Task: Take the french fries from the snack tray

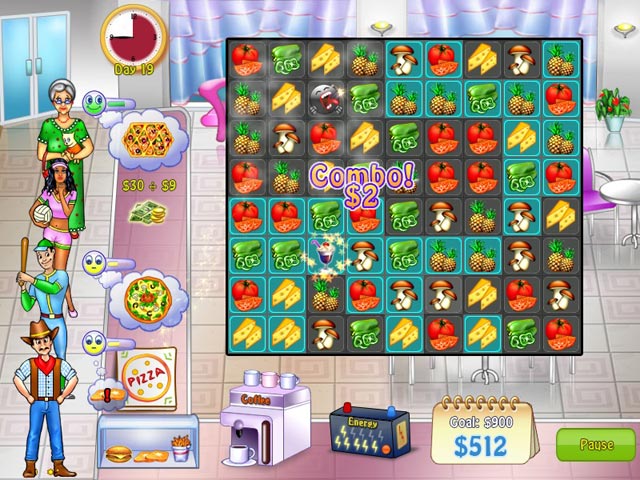Action: [181, 449]
